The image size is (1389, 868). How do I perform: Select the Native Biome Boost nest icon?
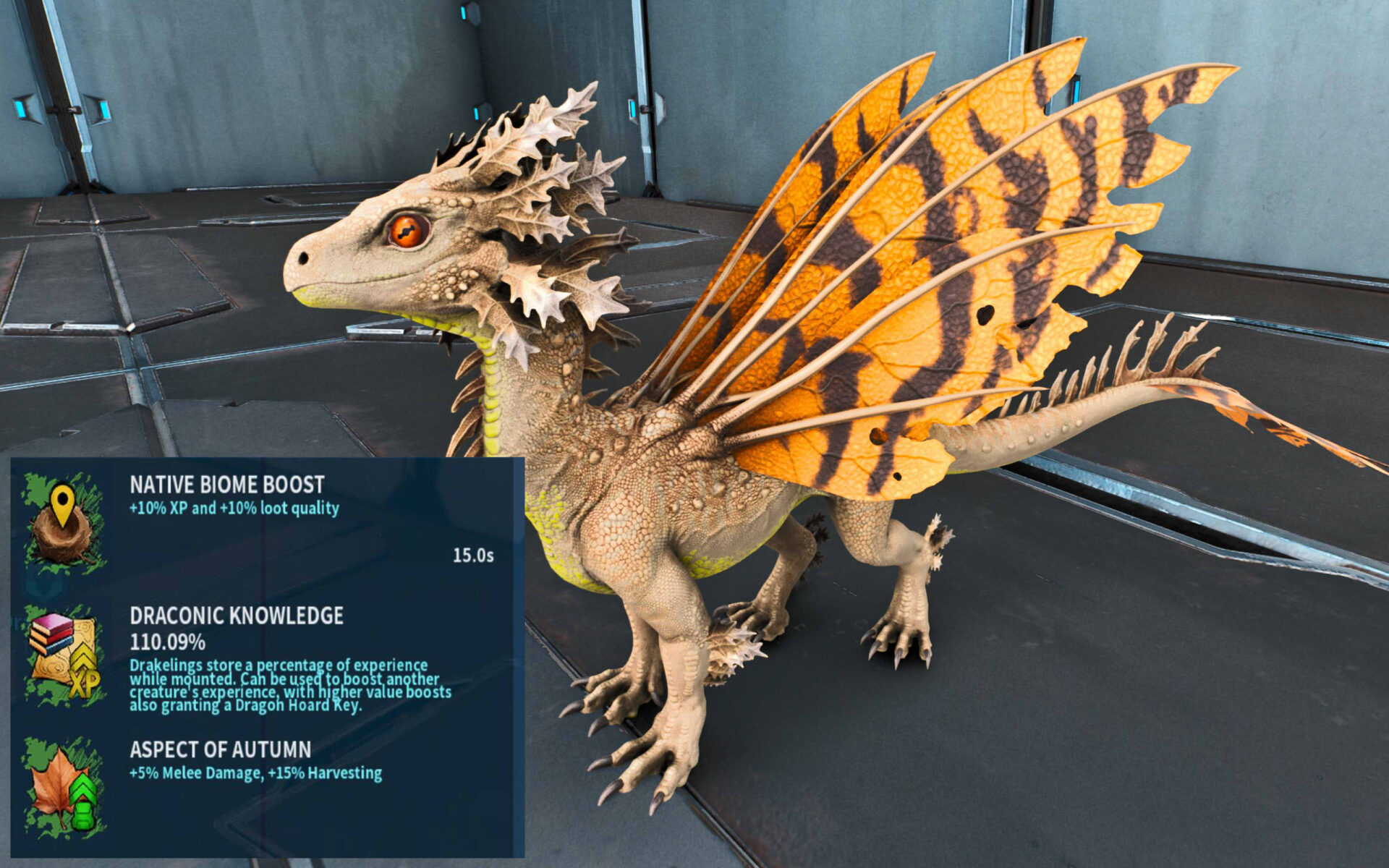tap(64, 522)
